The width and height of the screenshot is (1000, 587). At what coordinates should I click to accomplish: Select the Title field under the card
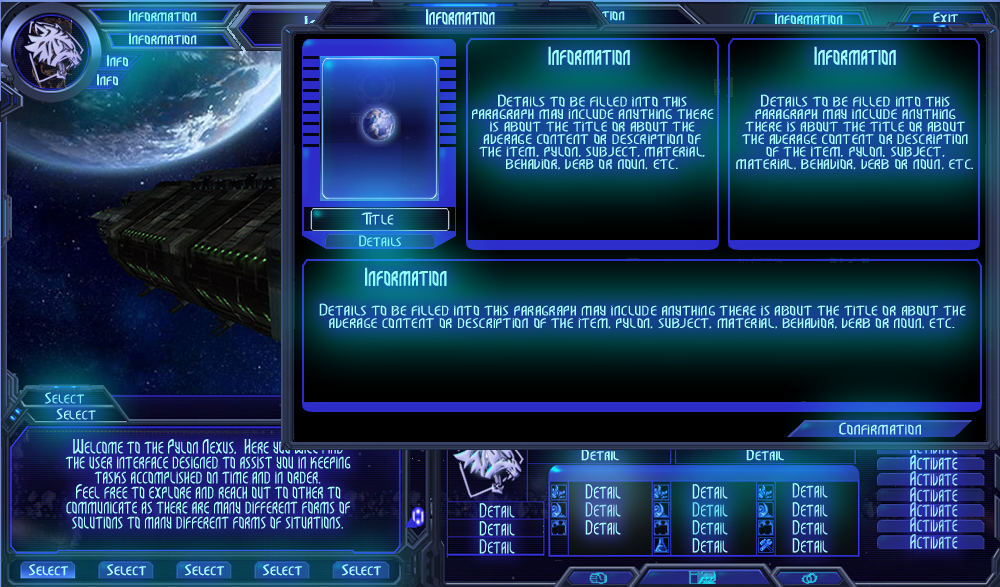[379, 219]
